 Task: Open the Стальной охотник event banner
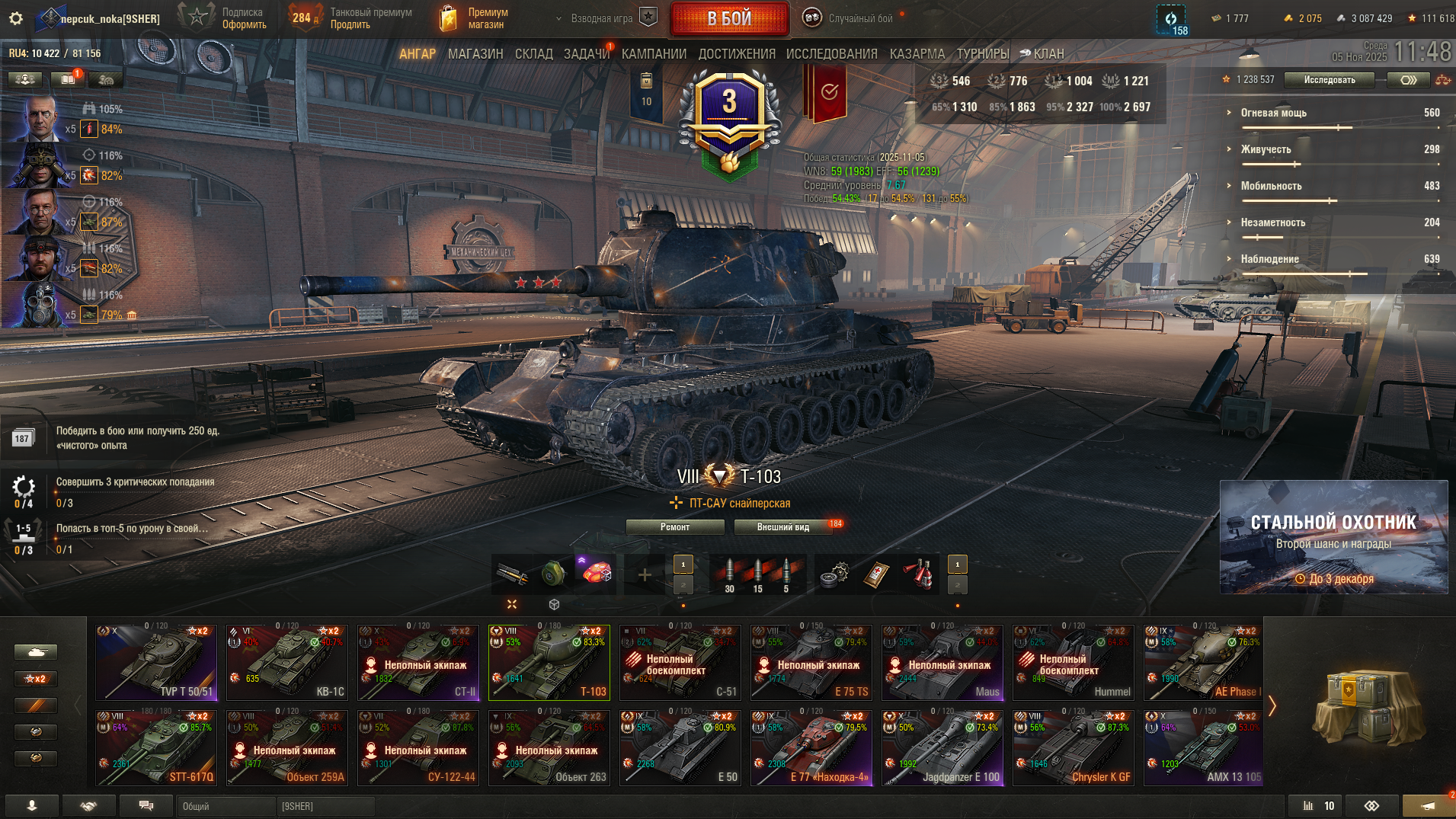tap(1333, 536)
